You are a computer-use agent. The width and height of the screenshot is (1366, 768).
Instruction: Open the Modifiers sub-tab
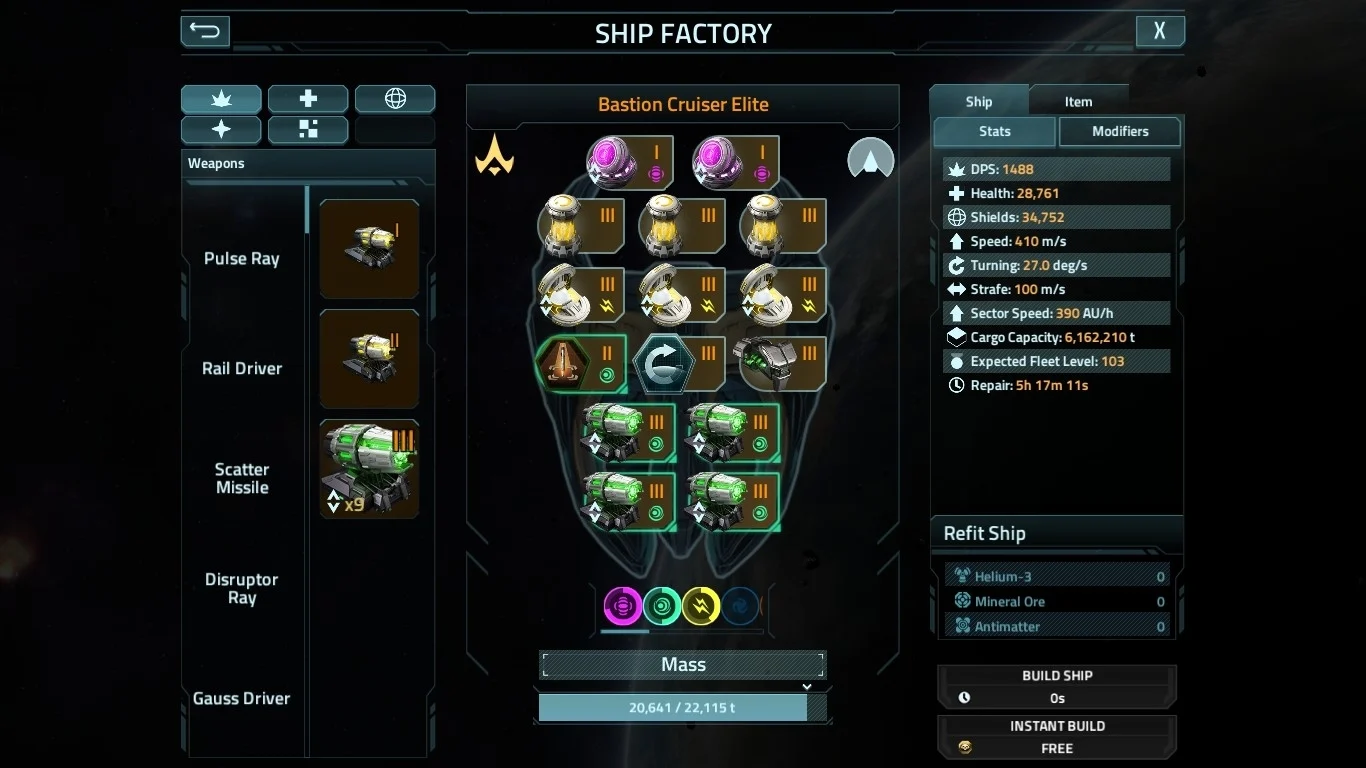pyautogui.click(x=1120, y=131)
